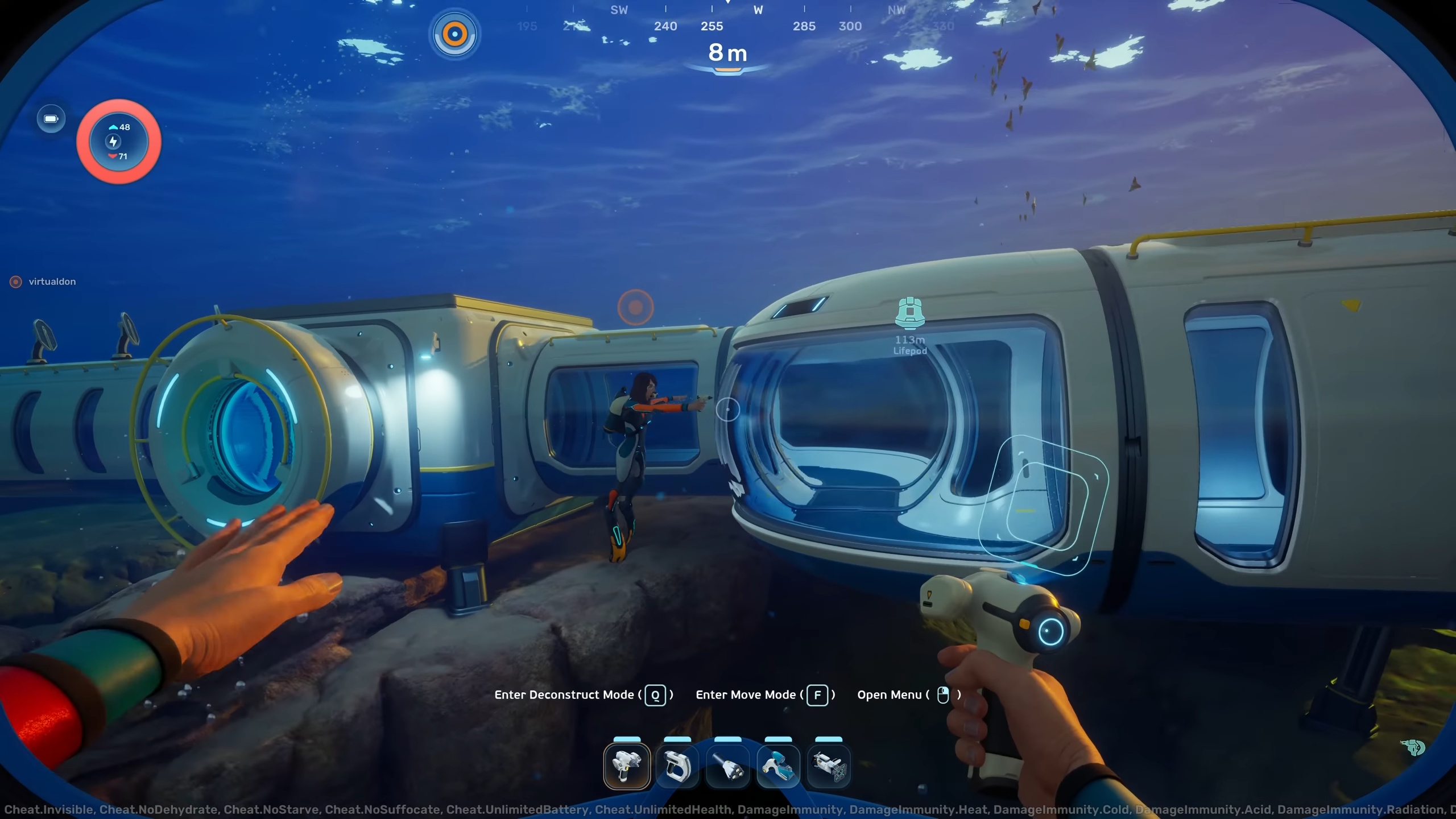The image size is (1456, 819).
Task: Select the teal laser cutter in slot four
Action: [x=779, y=765]
